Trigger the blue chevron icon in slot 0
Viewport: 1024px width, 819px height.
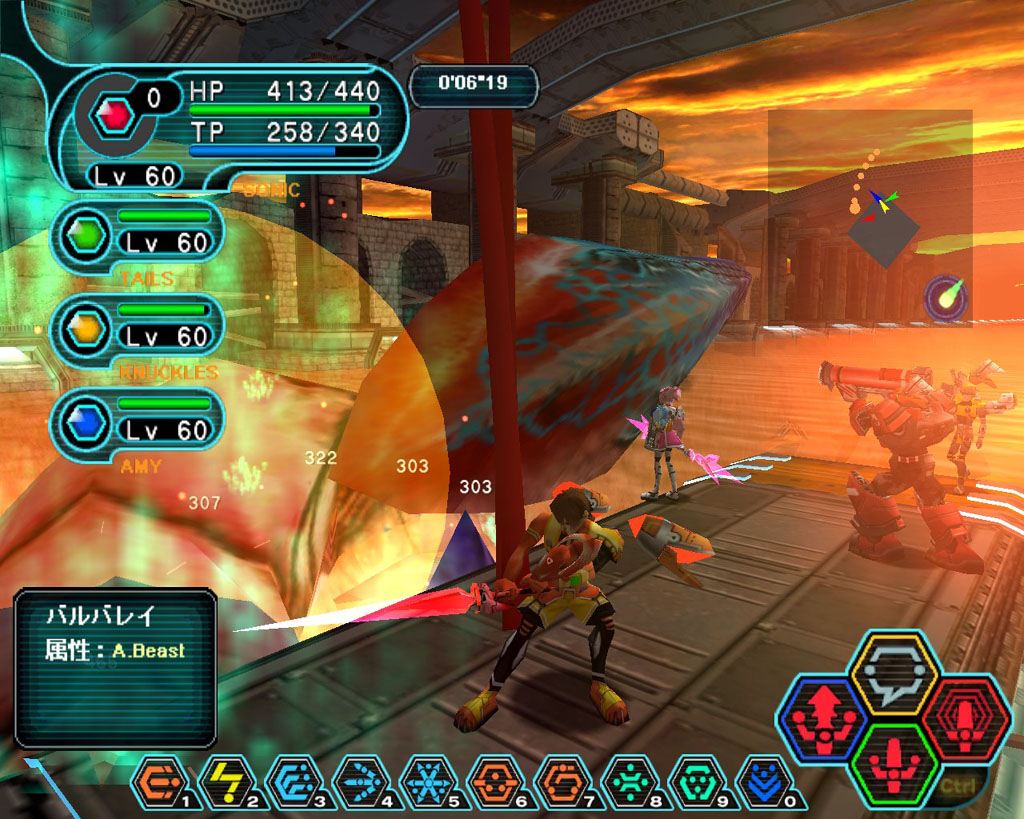(764, 782)
